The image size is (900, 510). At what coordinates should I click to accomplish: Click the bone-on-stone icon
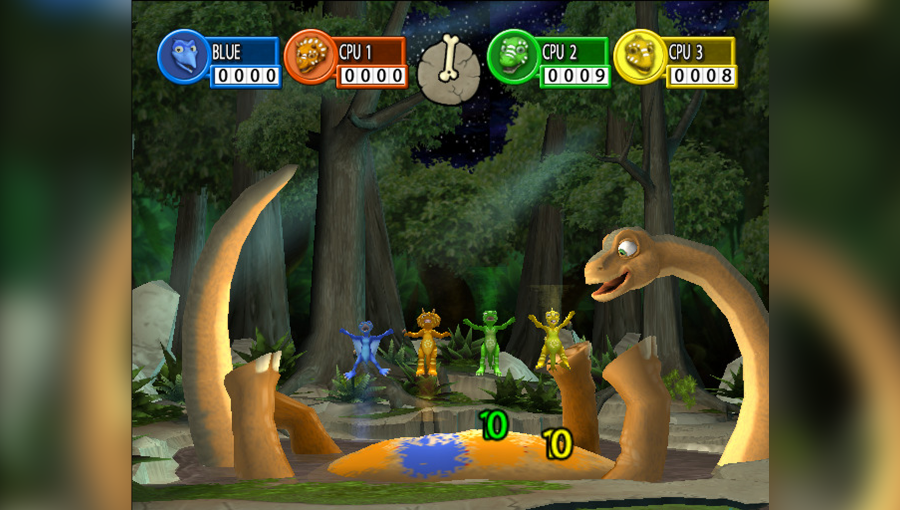pos(448,68)
